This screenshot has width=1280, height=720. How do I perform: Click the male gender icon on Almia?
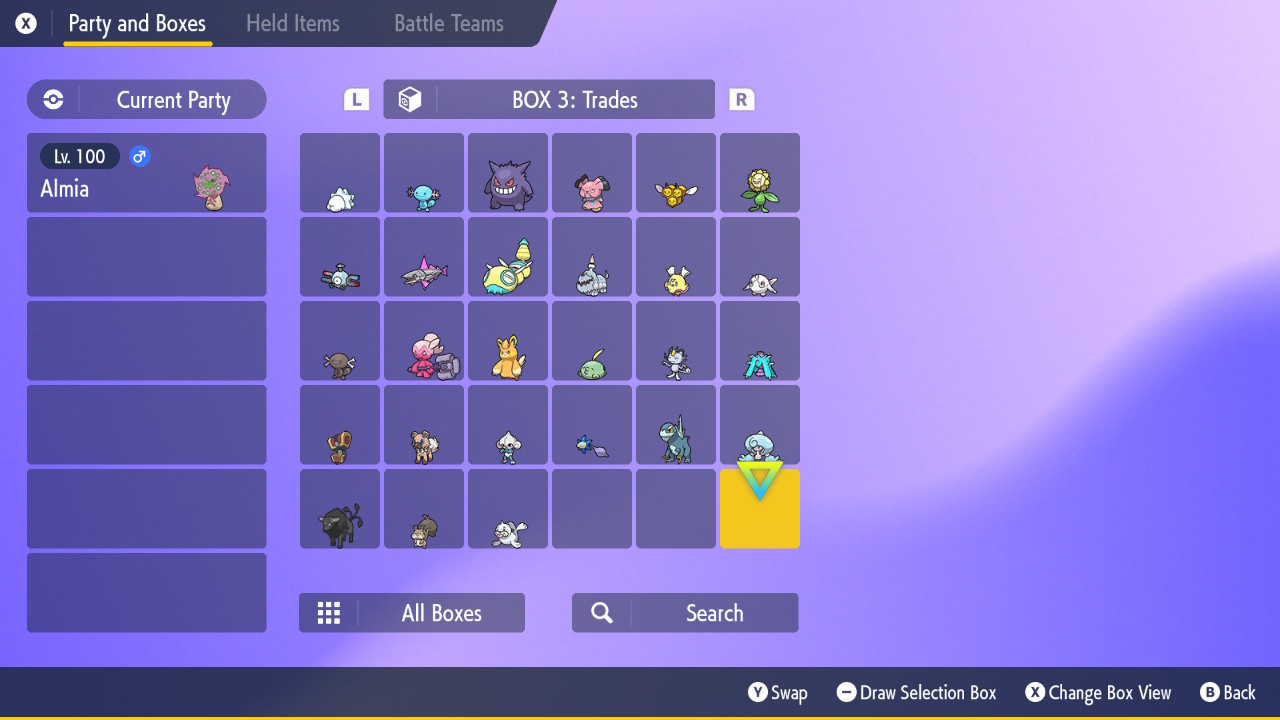139,156
